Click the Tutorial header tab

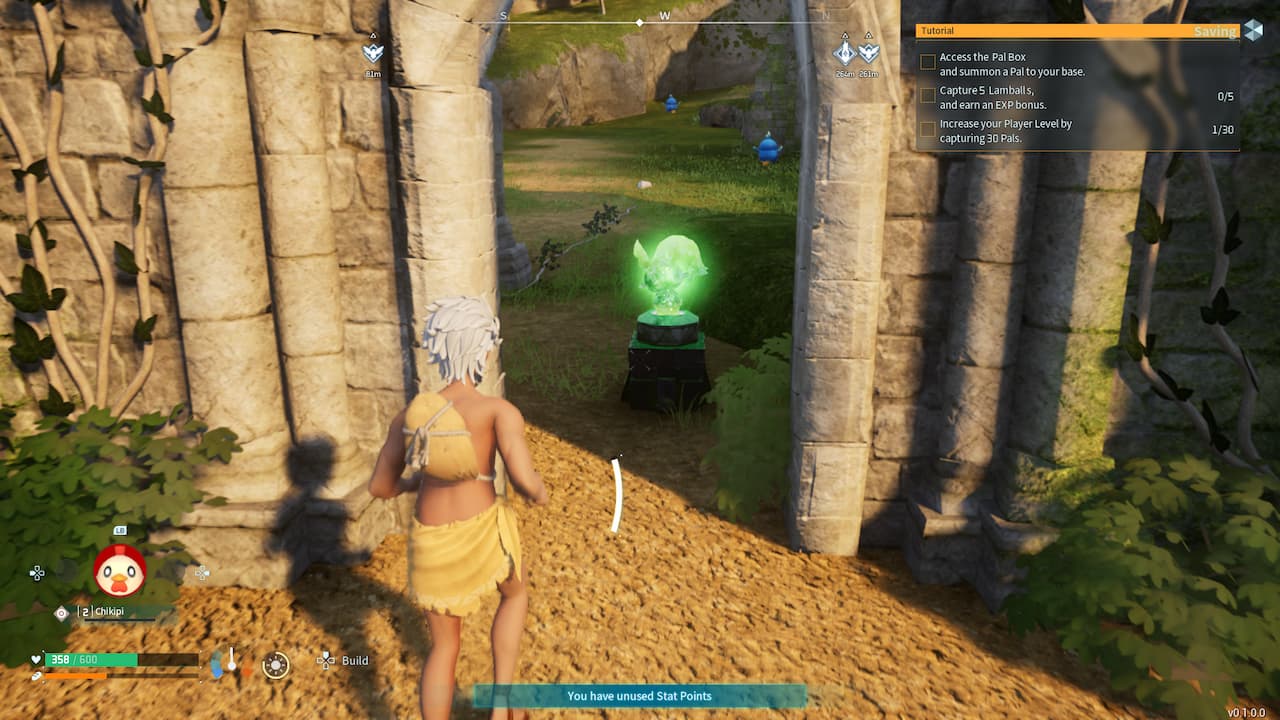click(x=937, y=30)
